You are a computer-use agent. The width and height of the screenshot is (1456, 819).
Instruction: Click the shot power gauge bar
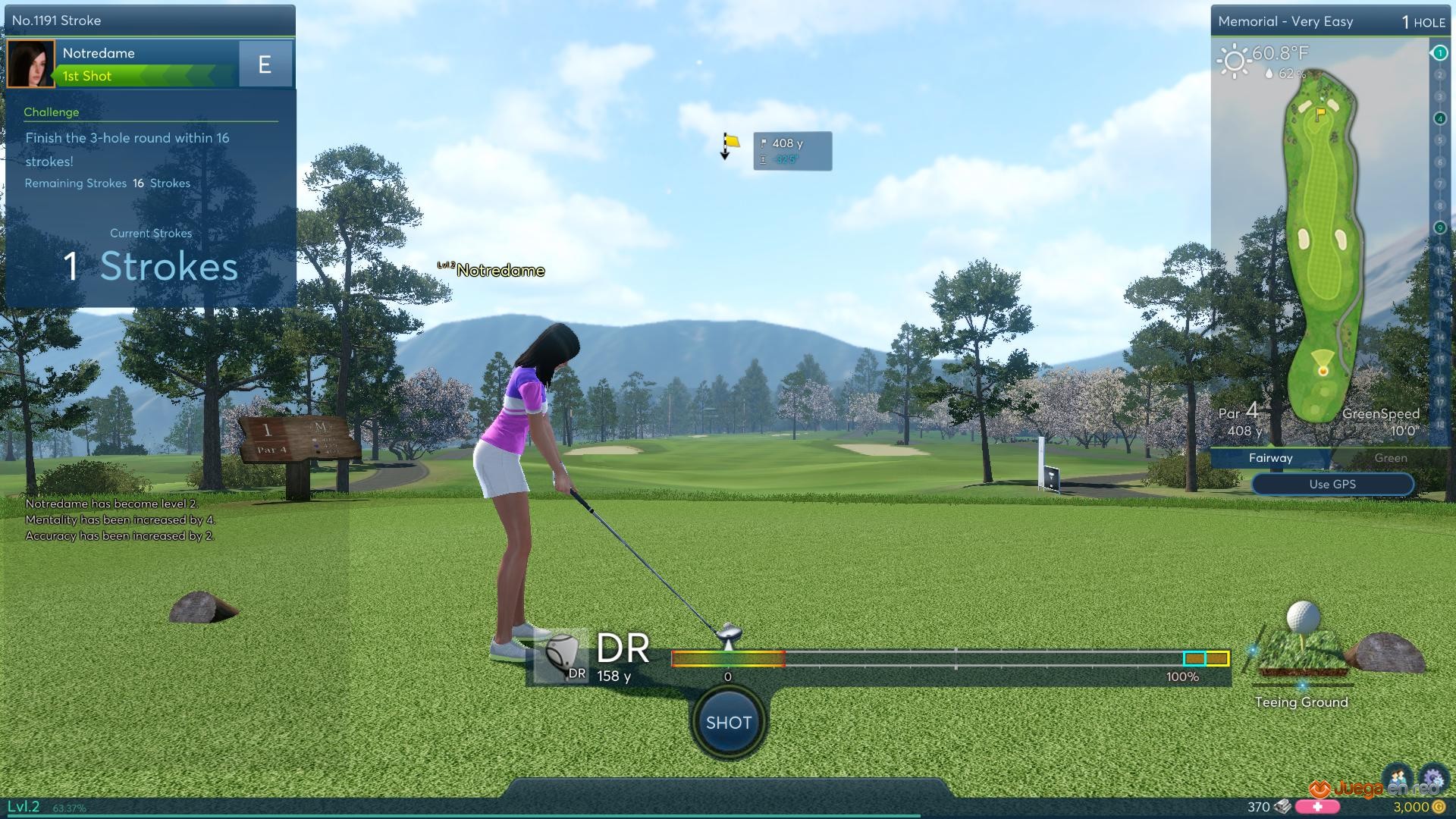pos(949,659)
